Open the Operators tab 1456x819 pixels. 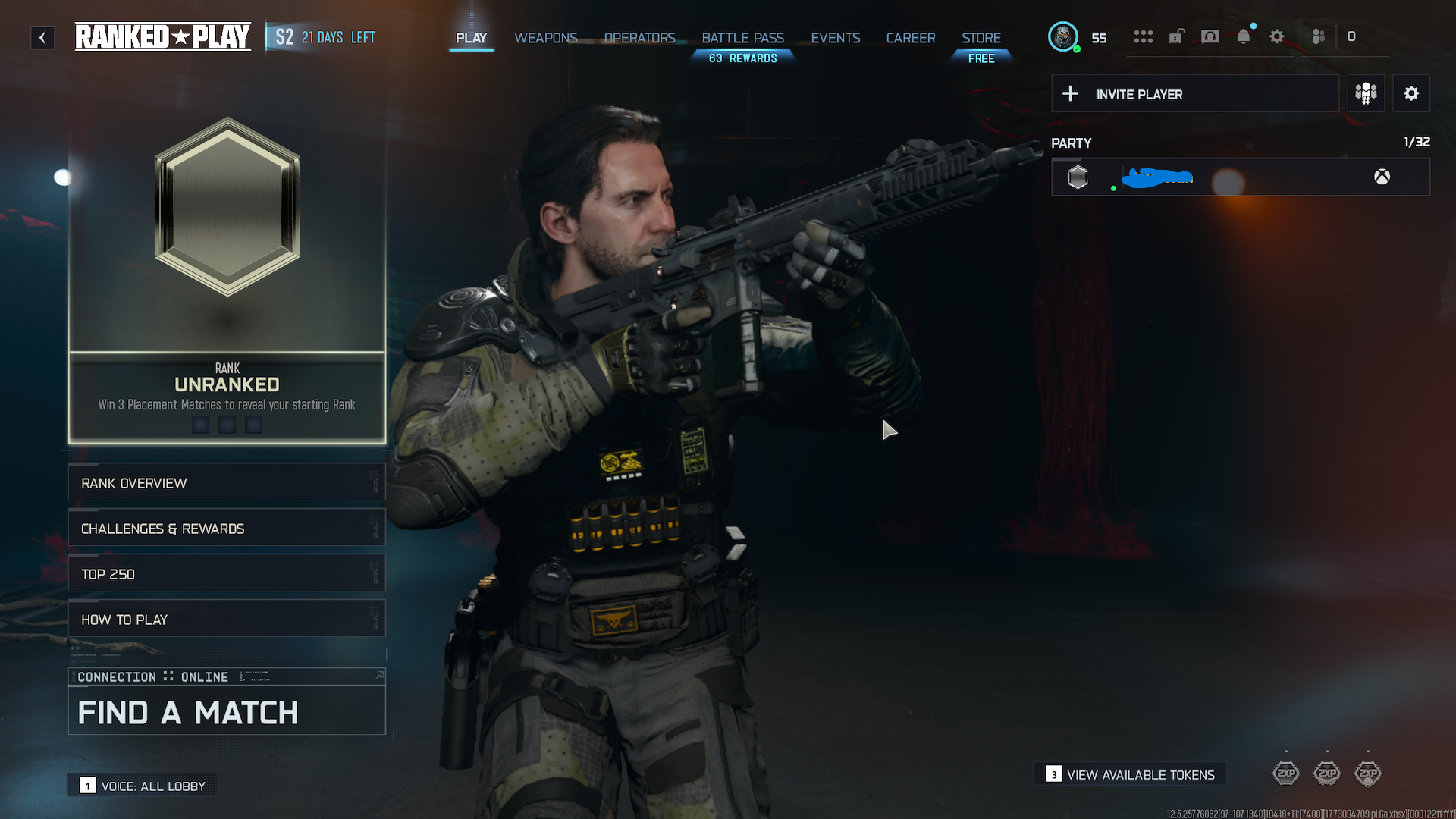(x=639, y=37)
